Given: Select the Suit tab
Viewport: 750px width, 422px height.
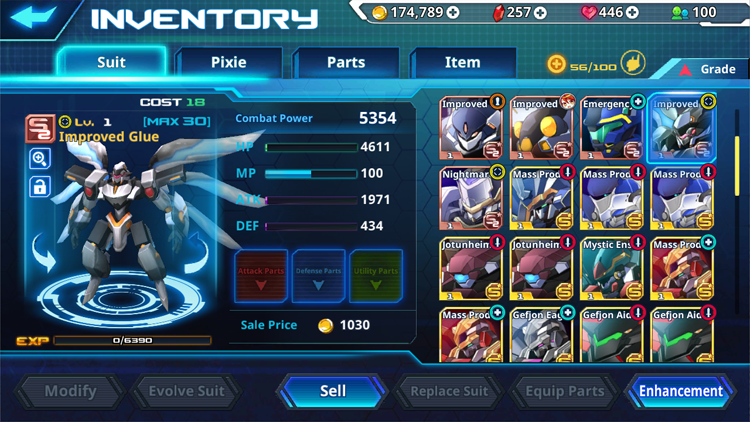Looking at the screenshot, I should 111,62.
